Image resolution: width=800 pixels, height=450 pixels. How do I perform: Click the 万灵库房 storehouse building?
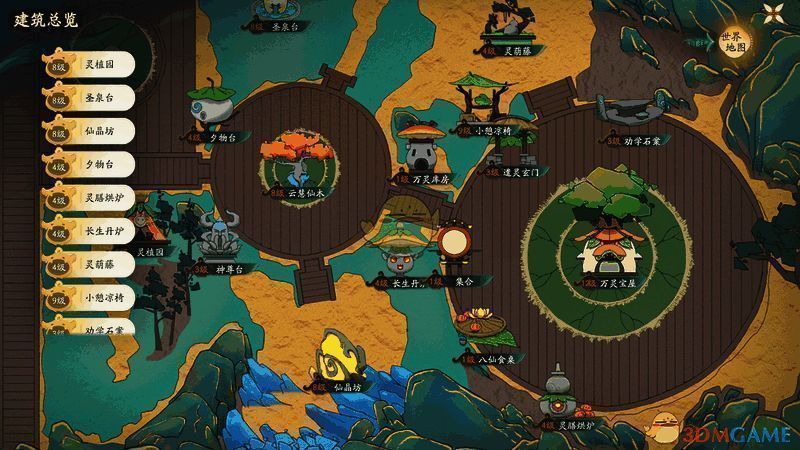coord(421,150)
